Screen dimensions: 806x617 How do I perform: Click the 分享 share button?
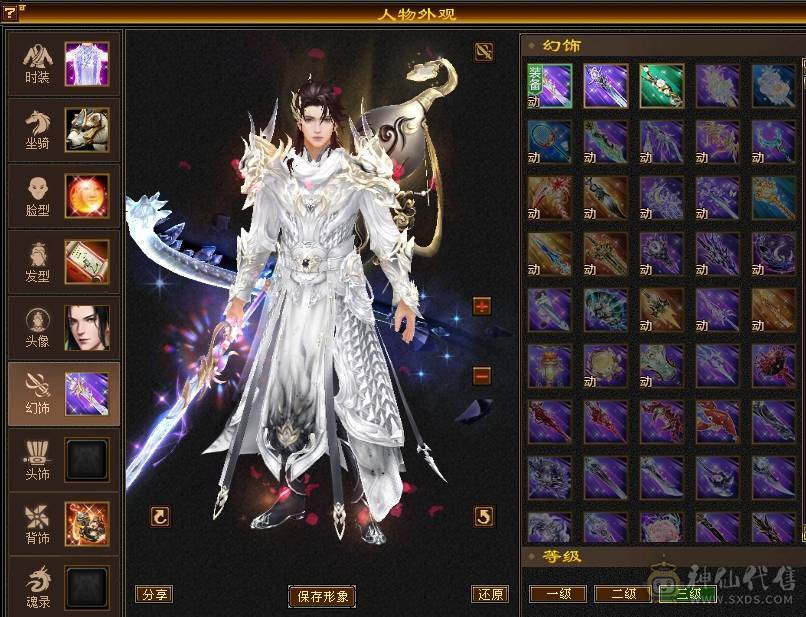click(154, 594)
